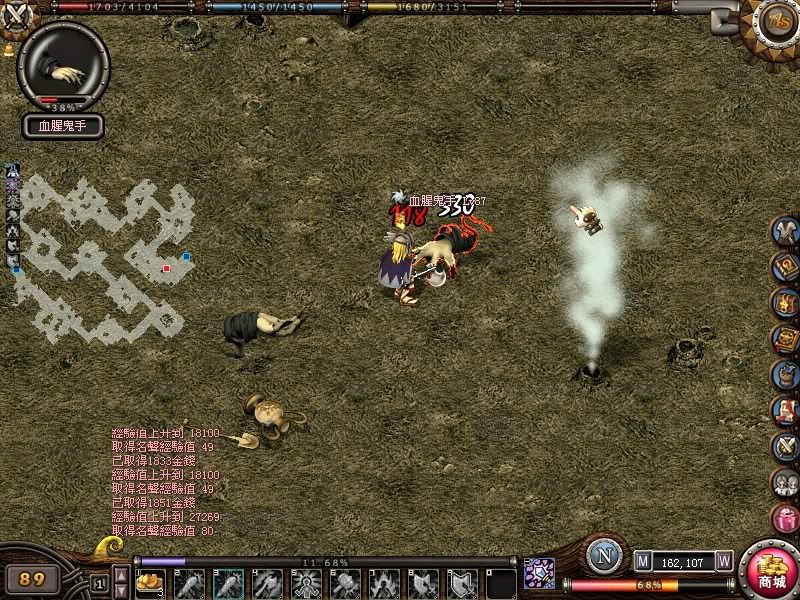Click the hotbar page up arrow
Image resolution: width=800 pixels, height=600 pixels.
coord(121,574)
